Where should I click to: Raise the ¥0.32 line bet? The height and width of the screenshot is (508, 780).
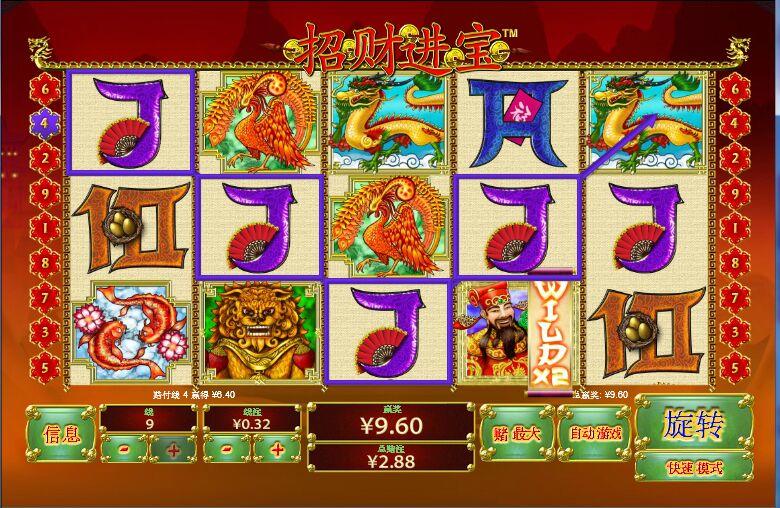tap(277, 449)
